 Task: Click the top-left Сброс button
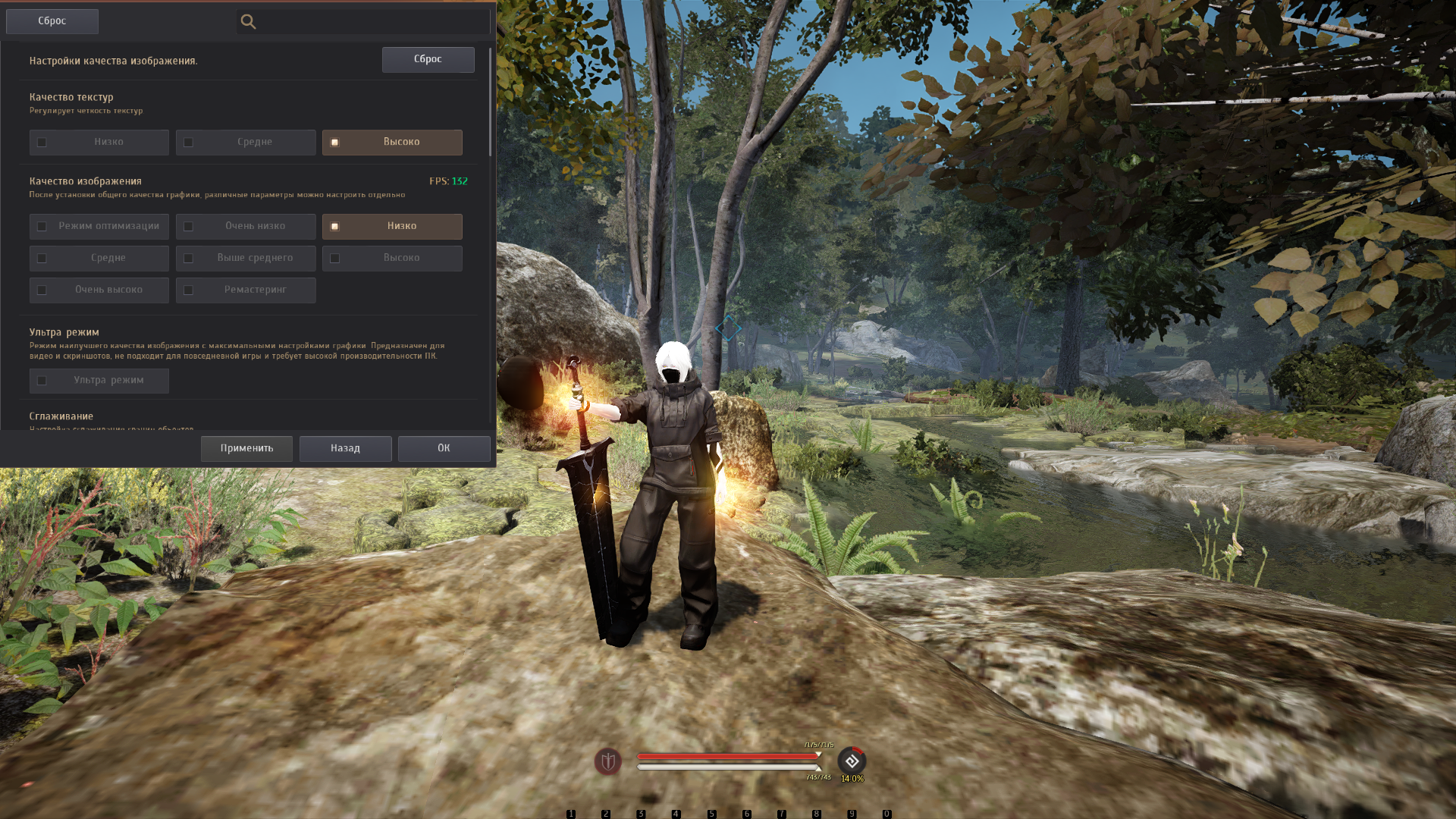pyautogui.click(x=52, y=21)
